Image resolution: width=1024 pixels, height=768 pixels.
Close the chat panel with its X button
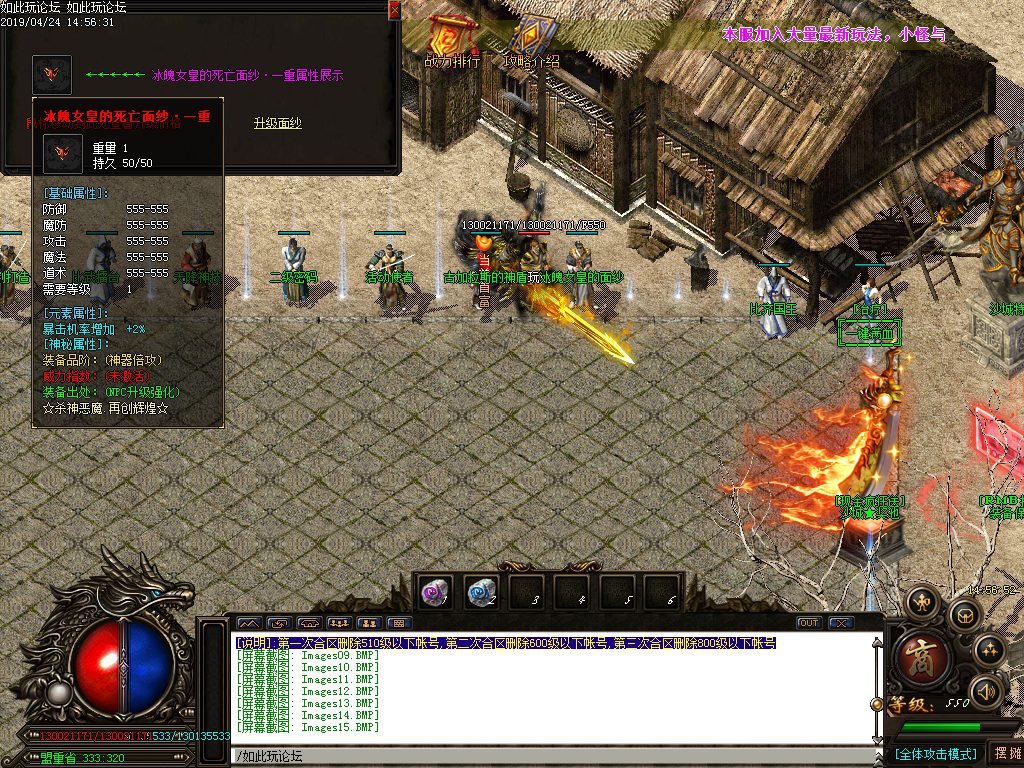840,623
